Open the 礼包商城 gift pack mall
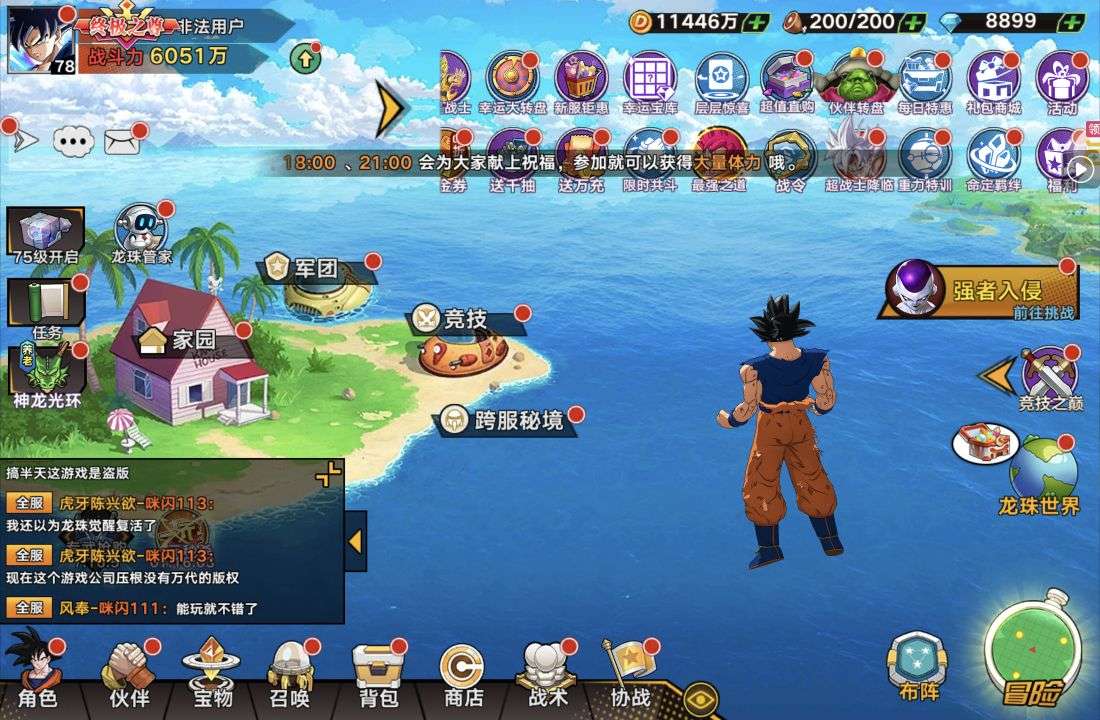Viewport: 1100px width, 720px height. tap(993, 81)
